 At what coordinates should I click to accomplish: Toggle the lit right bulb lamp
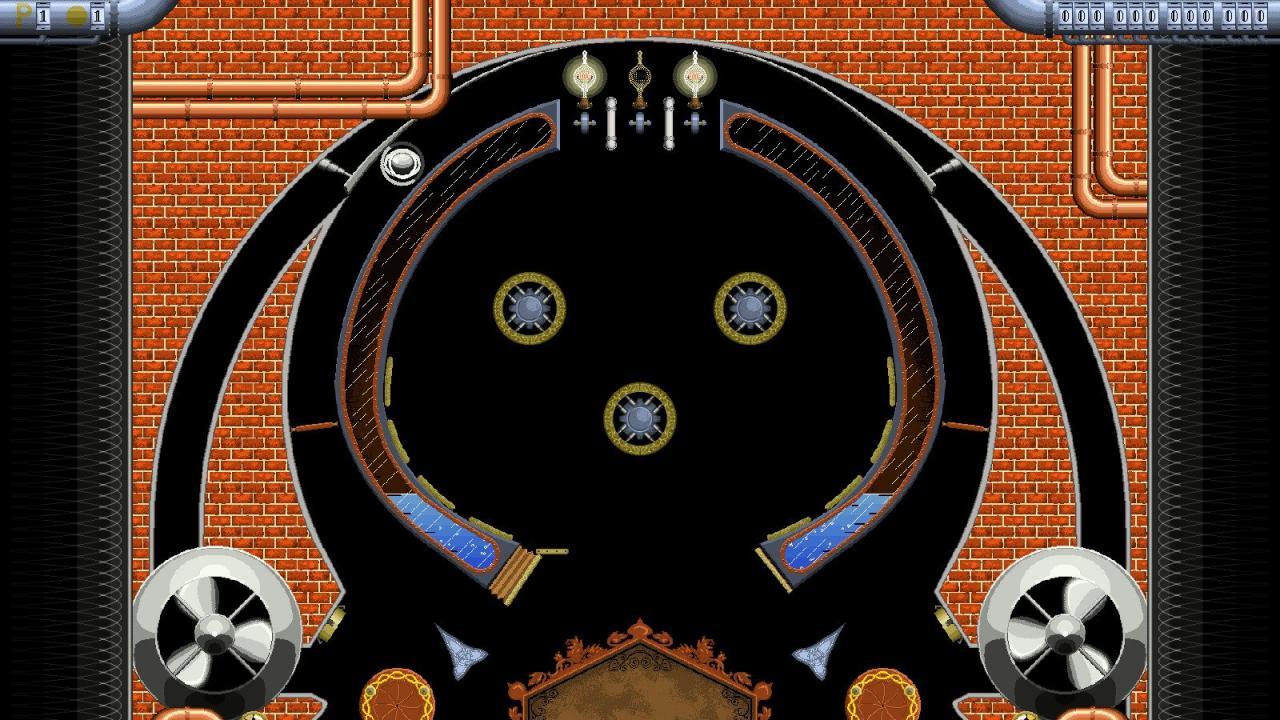pyautogui.click(x=693, y=77)
